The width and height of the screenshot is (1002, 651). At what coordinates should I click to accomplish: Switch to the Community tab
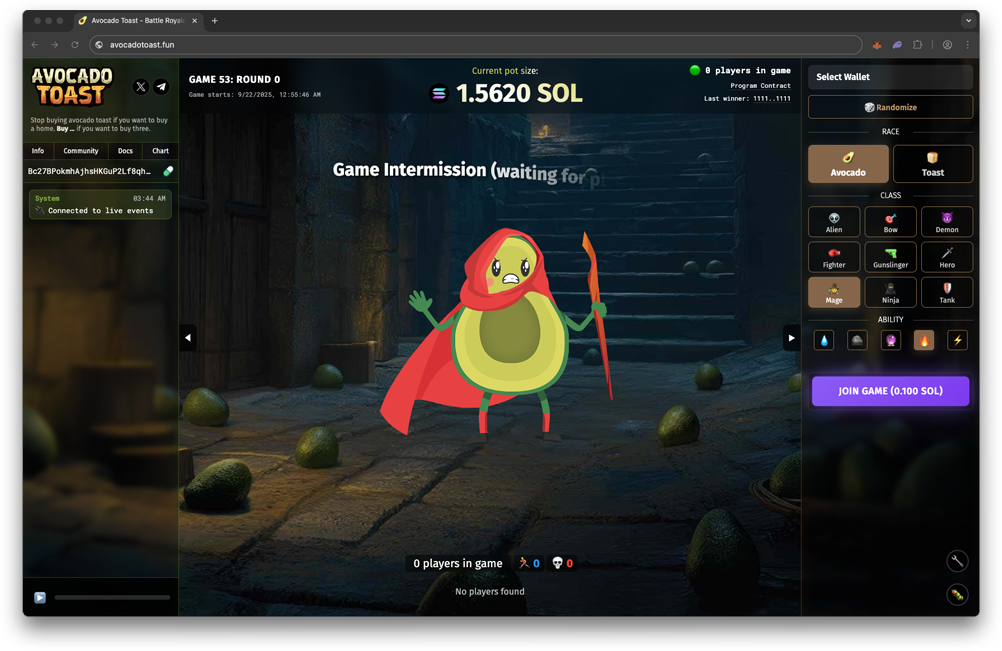[x=81, y=151]
